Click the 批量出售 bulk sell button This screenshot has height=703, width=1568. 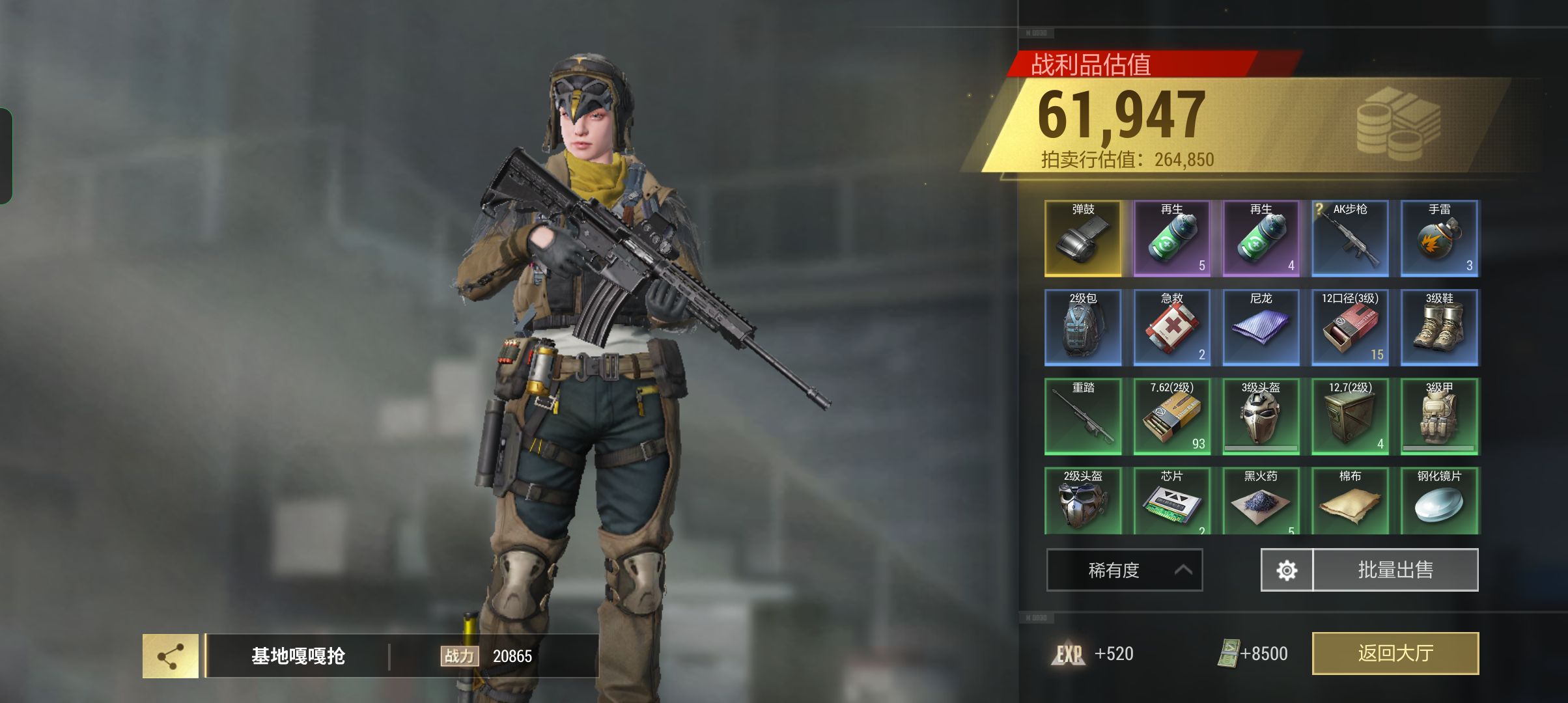(x=1395, y=570)
